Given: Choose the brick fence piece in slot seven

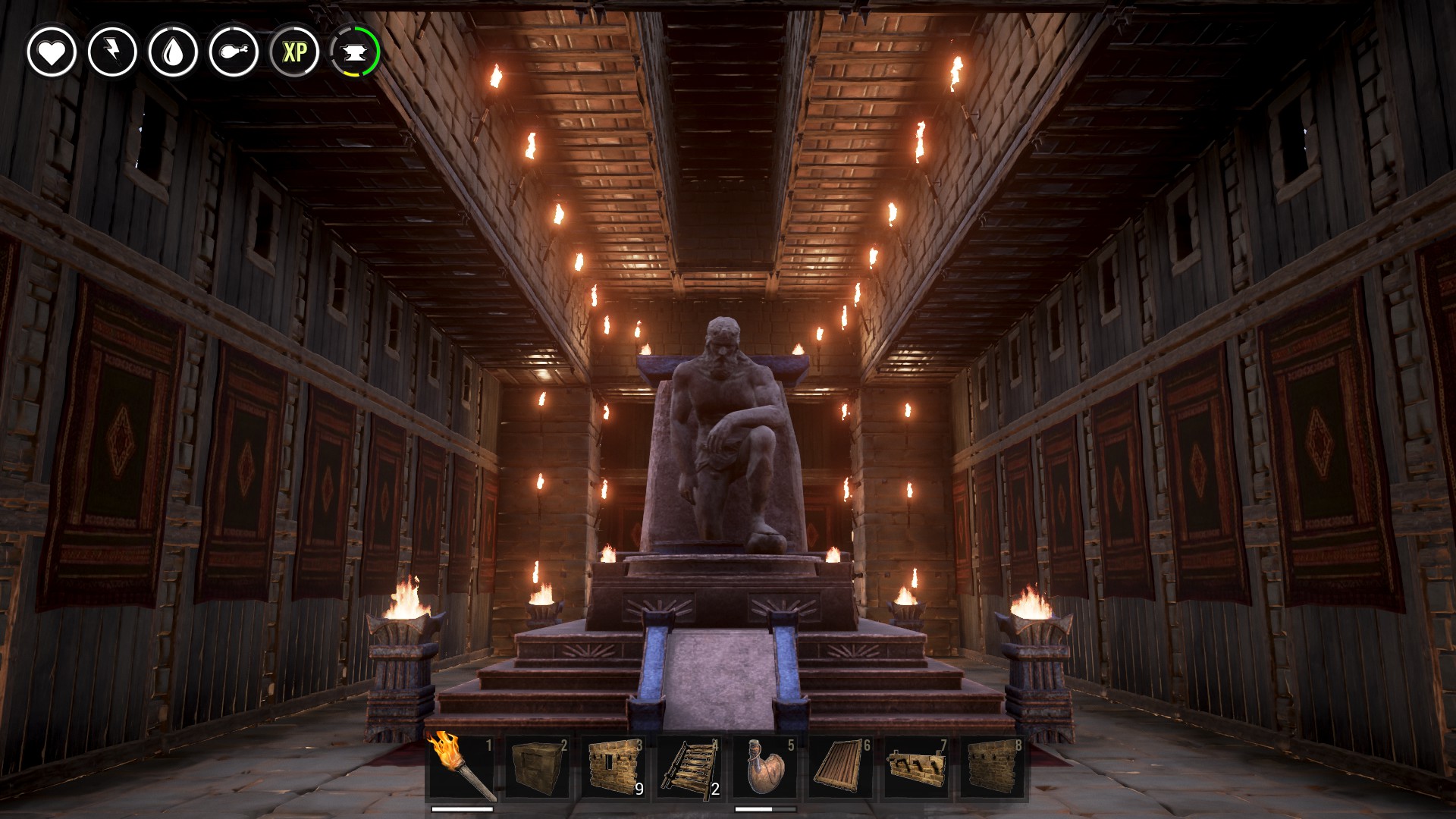Looking at the screenshot, I should pyautogui.click(x=917, y=767).
